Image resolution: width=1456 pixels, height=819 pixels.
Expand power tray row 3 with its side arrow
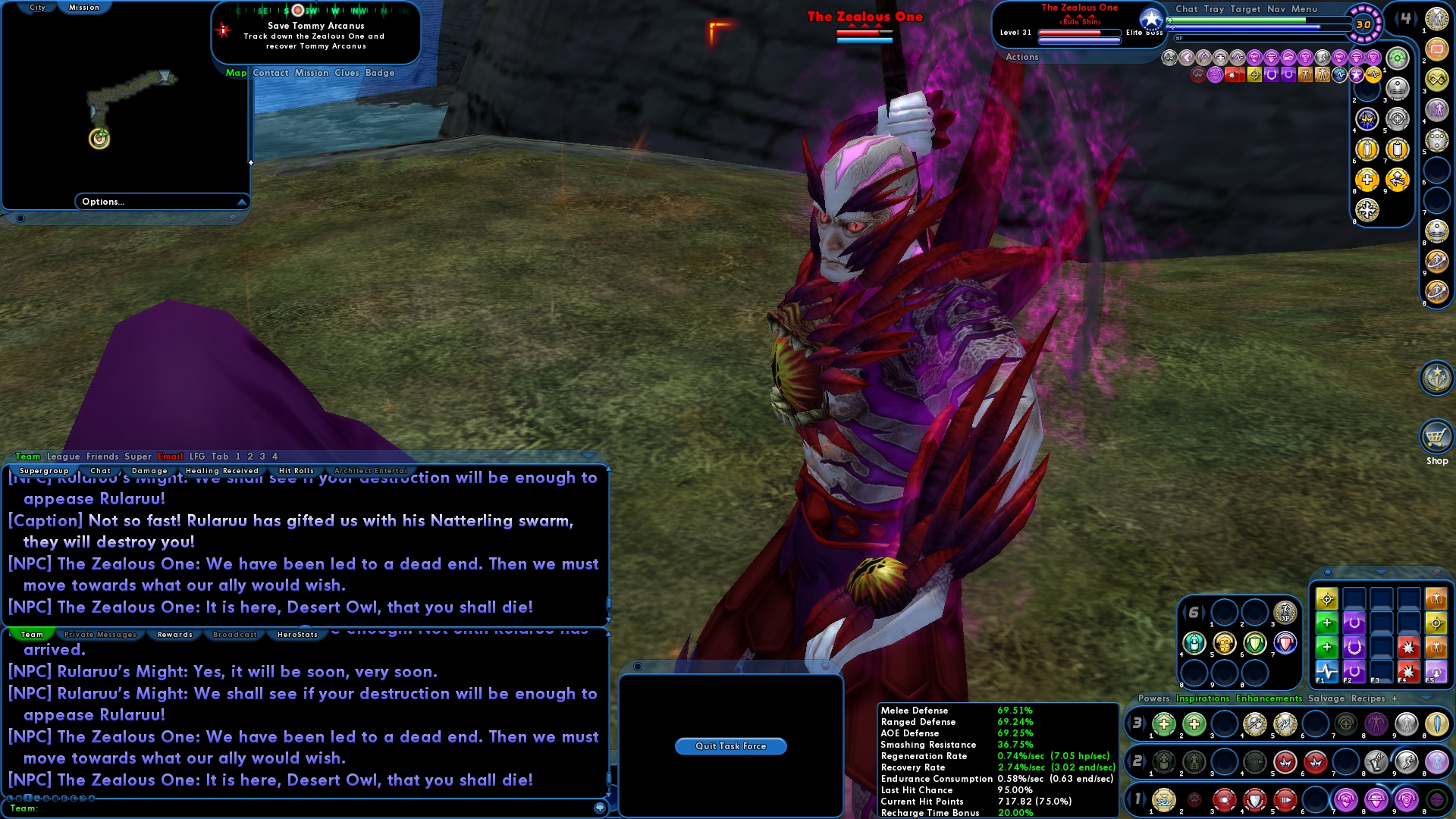click(x=1146, y=723)
